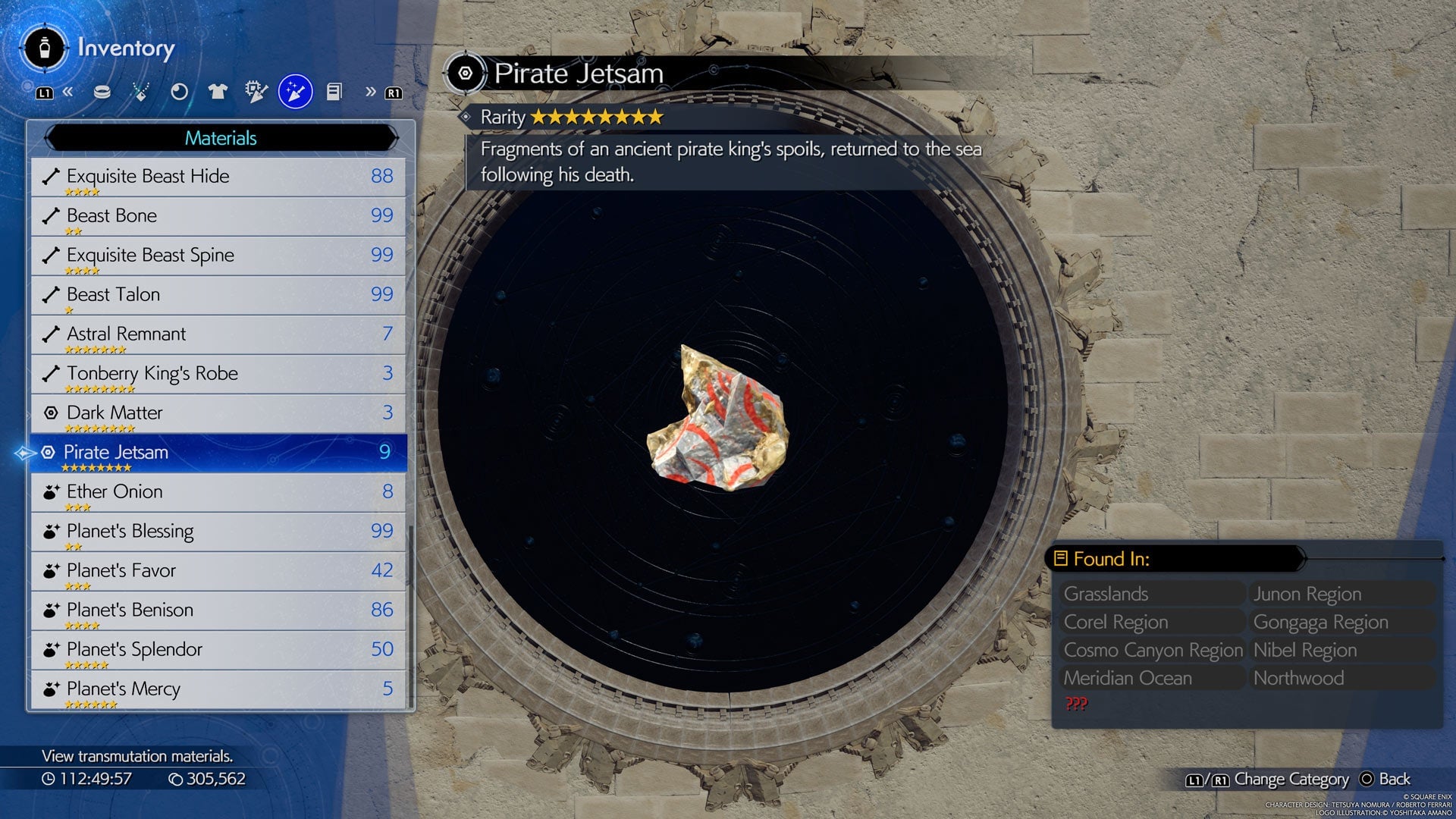Image resolution: width=1456 pixels, height=819 pixels.
Task: Click the highlighted transmutation materials icon
Action: tap(296, 91)
